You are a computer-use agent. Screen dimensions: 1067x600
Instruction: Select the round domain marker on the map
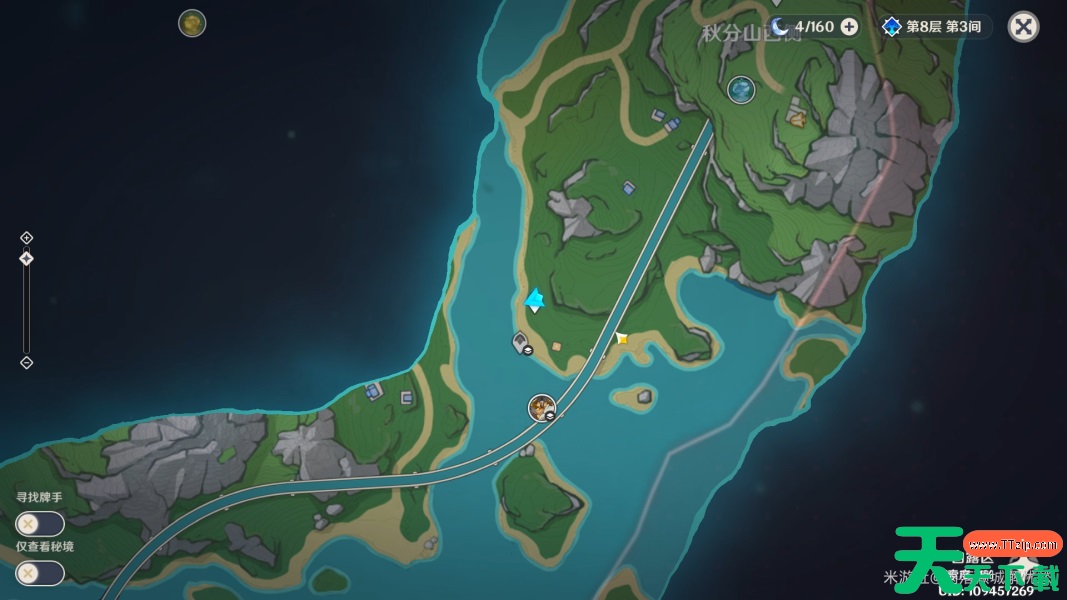point(741,90)
